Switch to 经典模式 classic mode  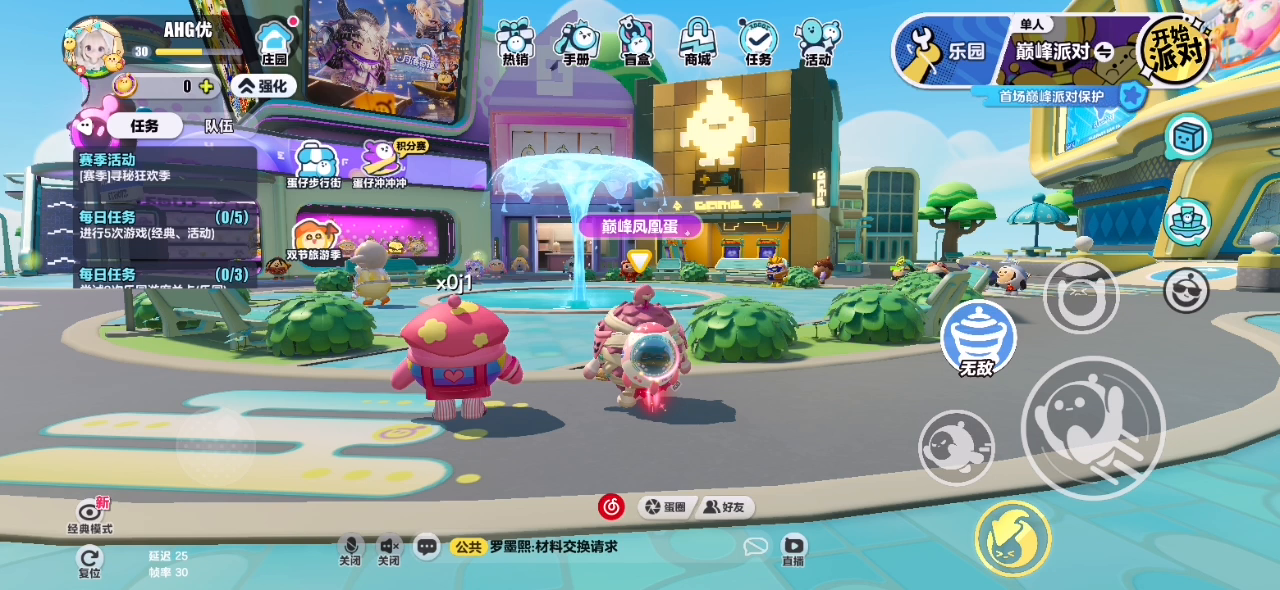pos(89,515)
